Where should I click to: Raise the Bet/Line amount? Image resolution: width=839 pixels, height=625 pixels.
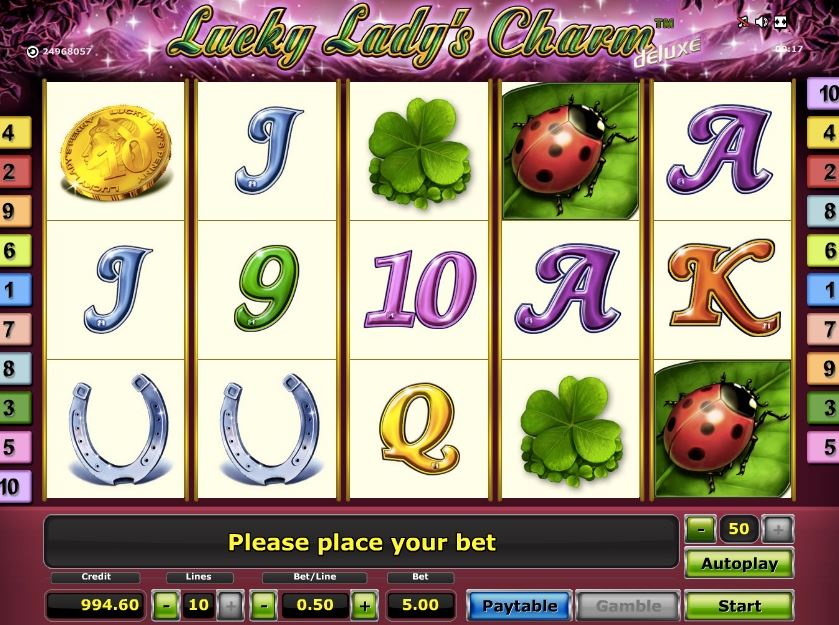click(x=363, y=605)
